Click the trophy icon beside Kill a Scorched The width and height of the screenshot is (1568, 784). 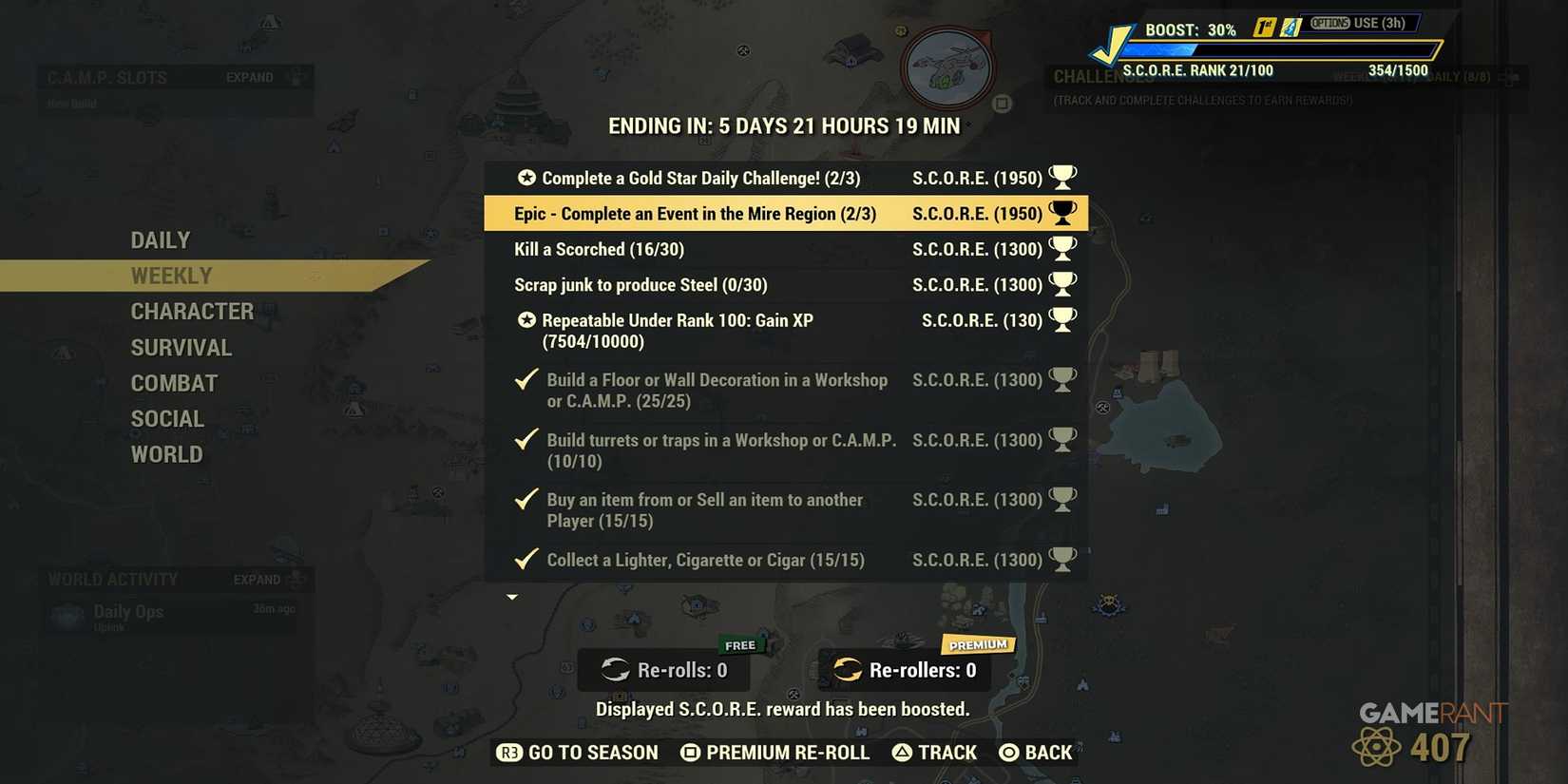coord(1063,248)
